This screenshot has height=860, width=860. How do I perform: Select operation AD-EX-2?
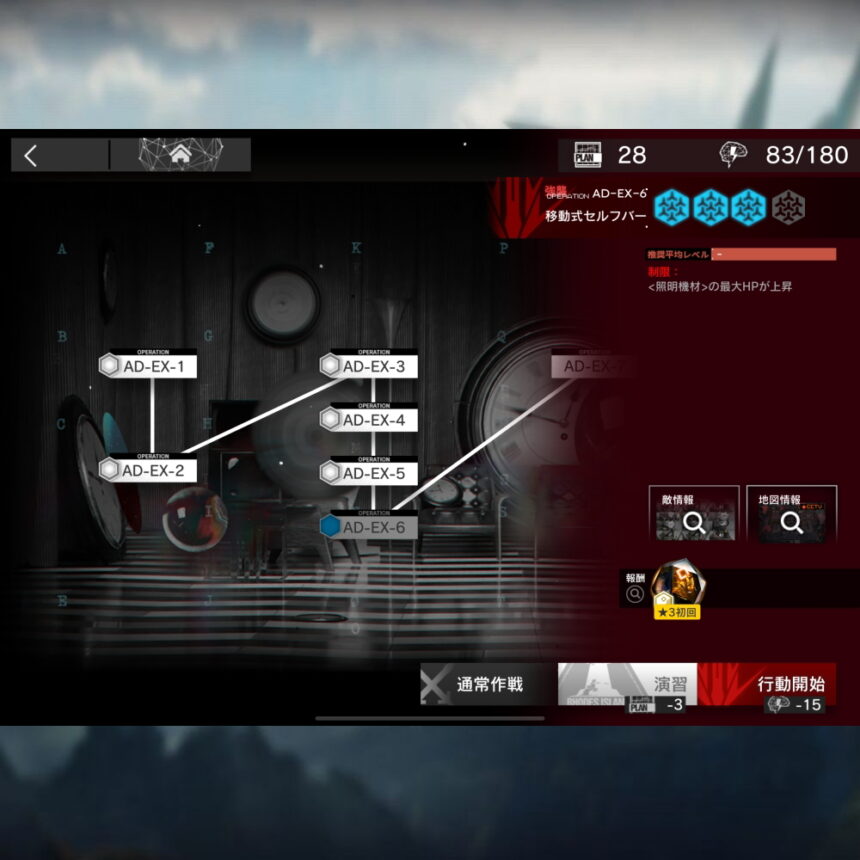152,470
